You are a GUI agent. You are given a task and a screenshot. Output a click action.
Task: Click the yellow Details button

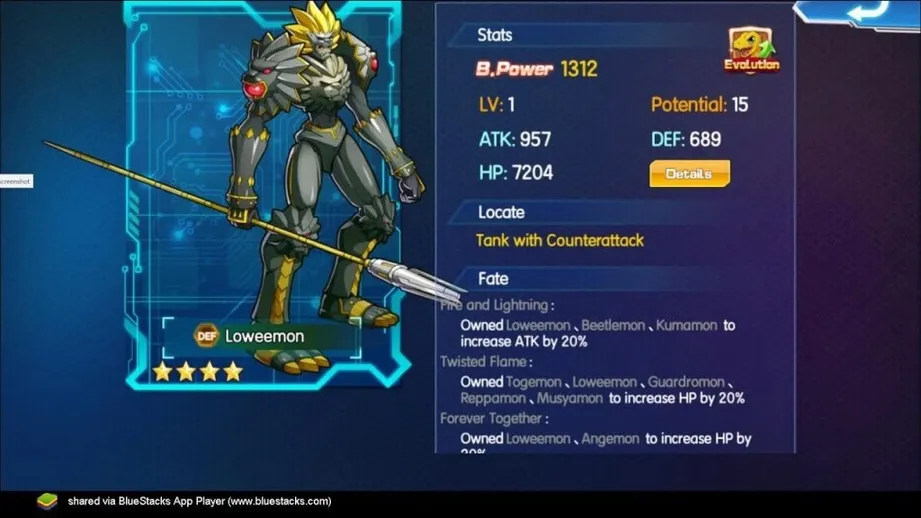pos(689,174)
